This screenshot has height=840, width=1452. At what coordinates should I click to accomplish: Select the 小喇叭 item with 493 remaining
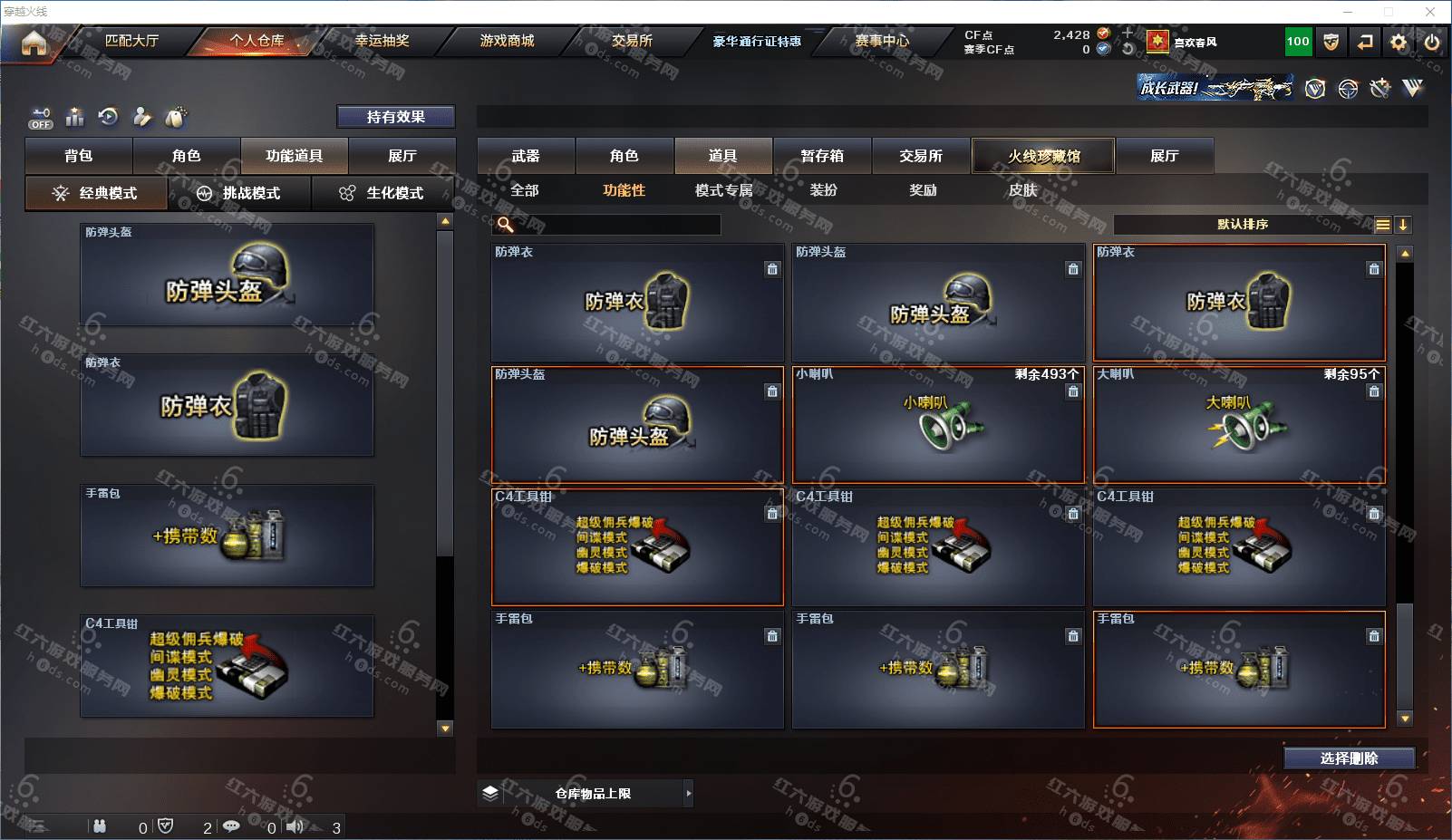(938, 424)
